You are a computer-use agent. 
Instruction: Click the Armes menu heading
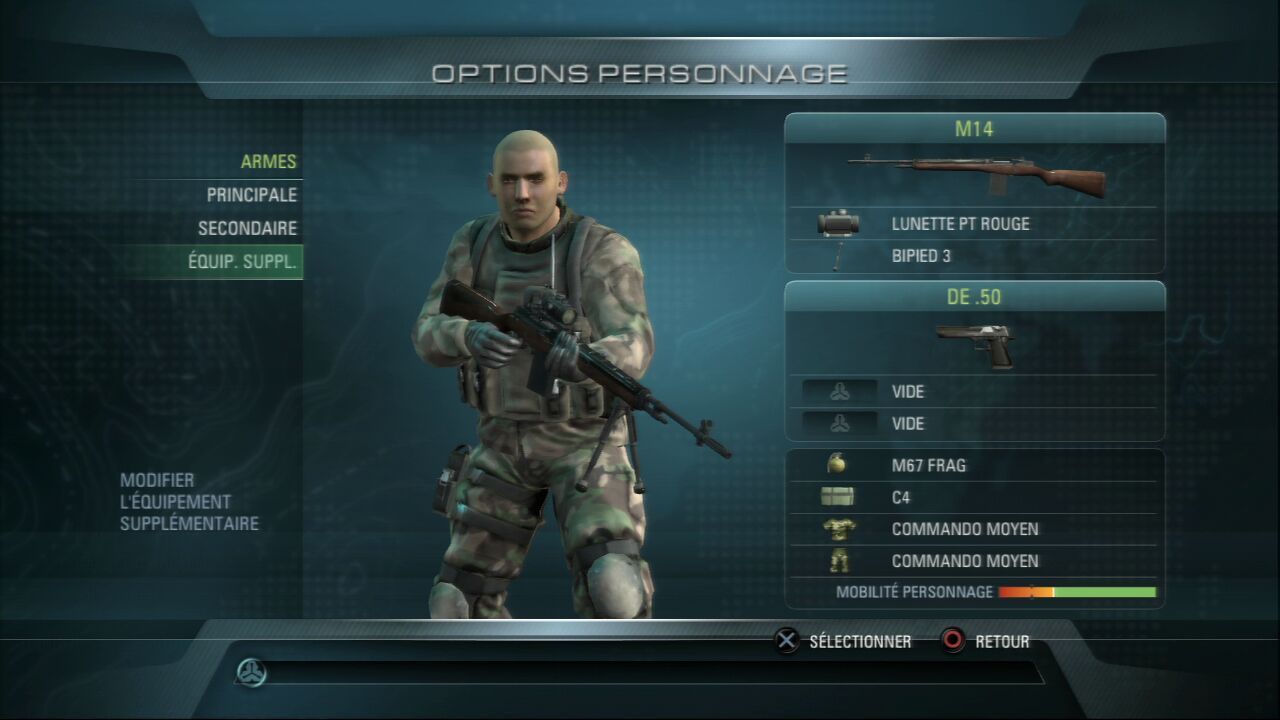(268, 161)
